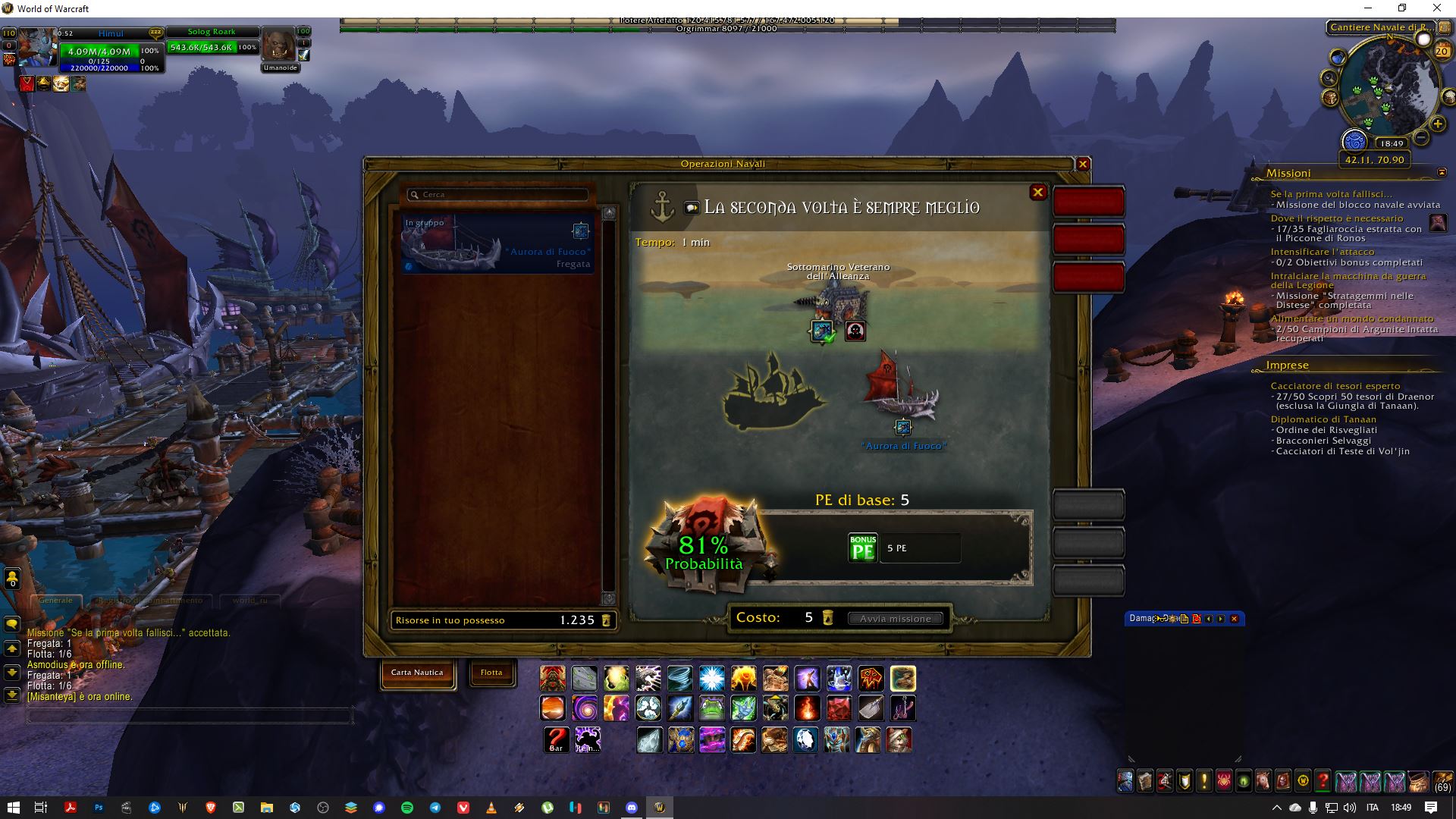Track the 'Dove il rispetto è necessario' quest
This screenshot has height=819, width=1456.
pyautogui.click(x=1336, y=218)
